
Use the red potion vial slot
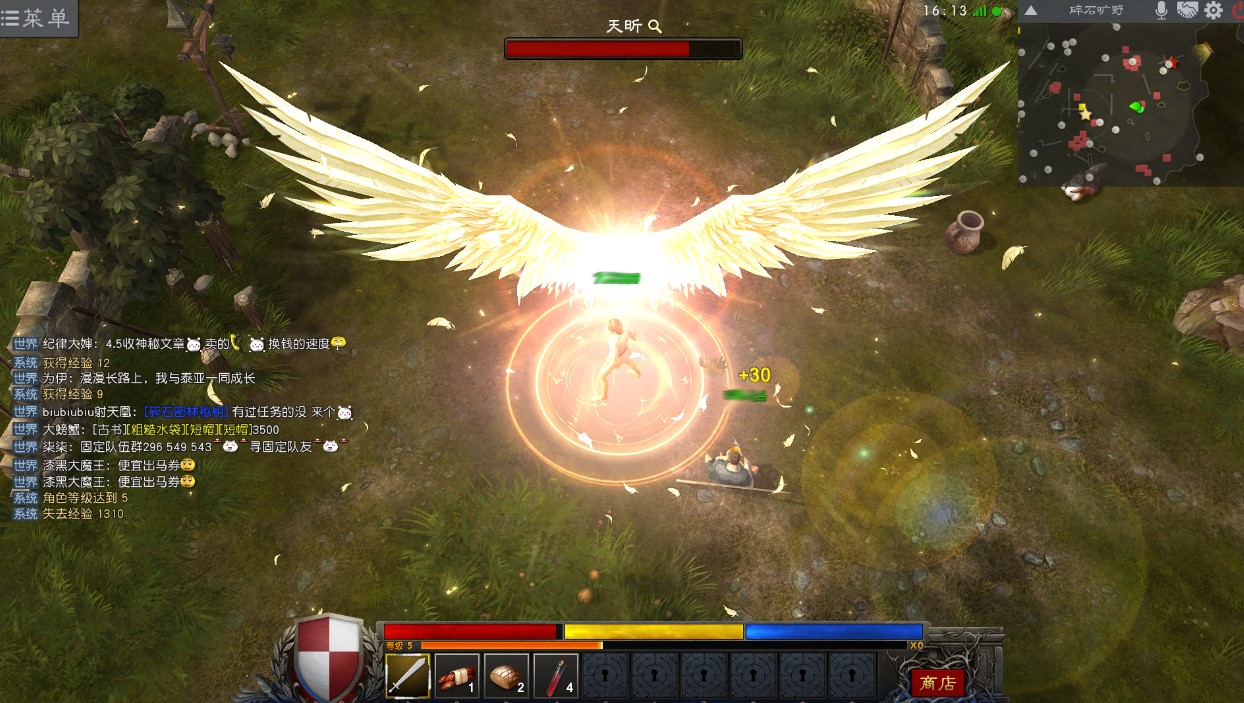pyautogui.click(x=555, y=677)
